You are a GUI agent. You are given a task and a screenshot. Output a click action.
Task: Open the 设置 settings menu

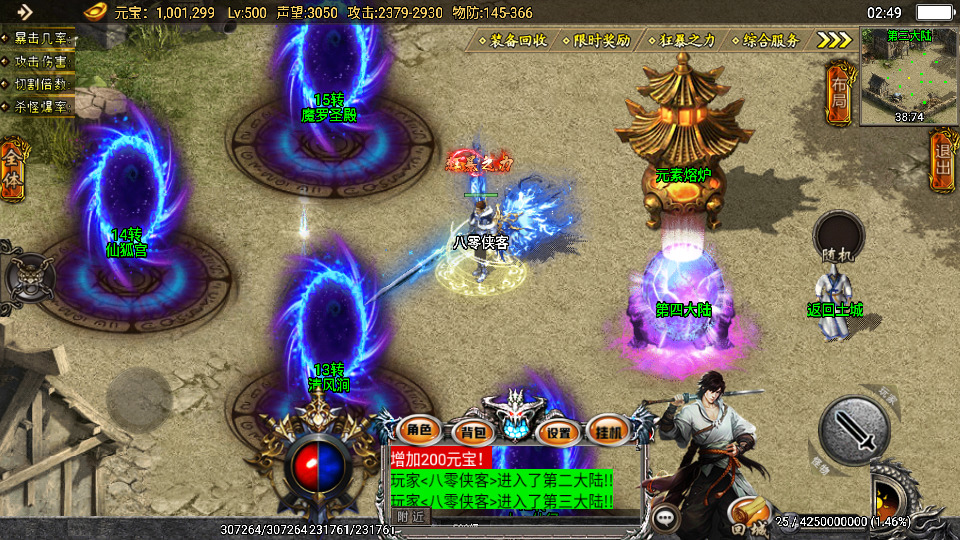559,432
